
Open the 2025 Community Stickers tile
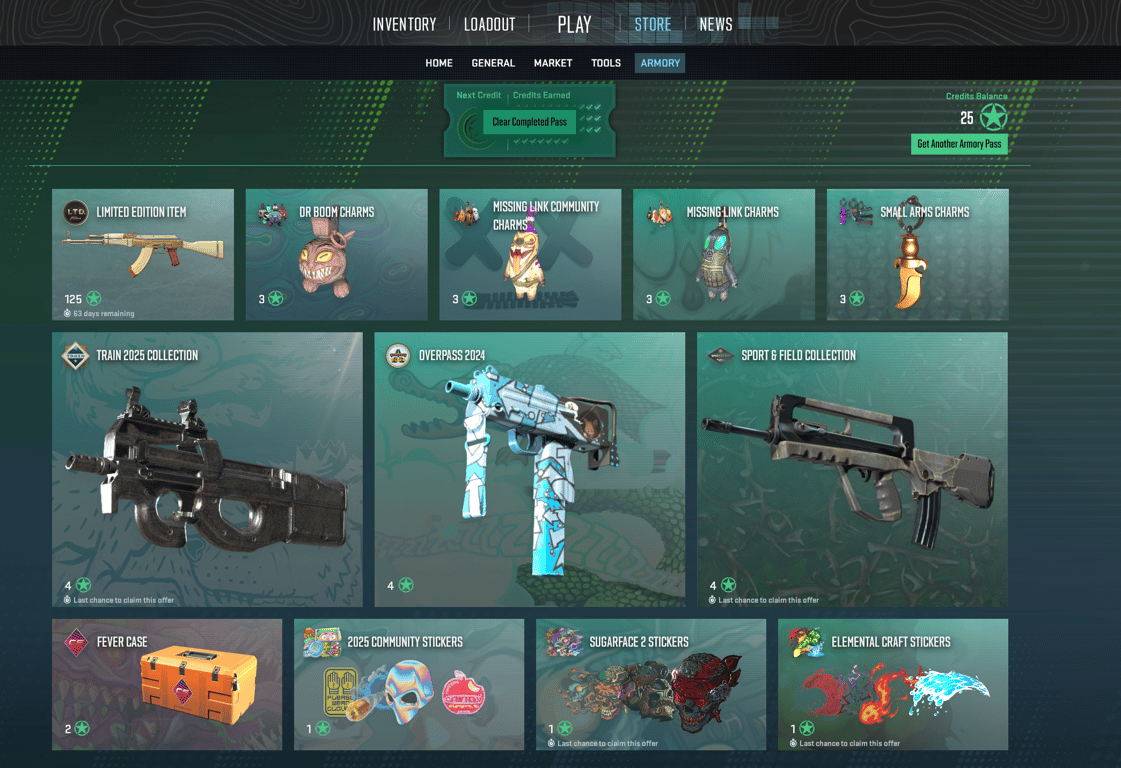tap(409, 685)
